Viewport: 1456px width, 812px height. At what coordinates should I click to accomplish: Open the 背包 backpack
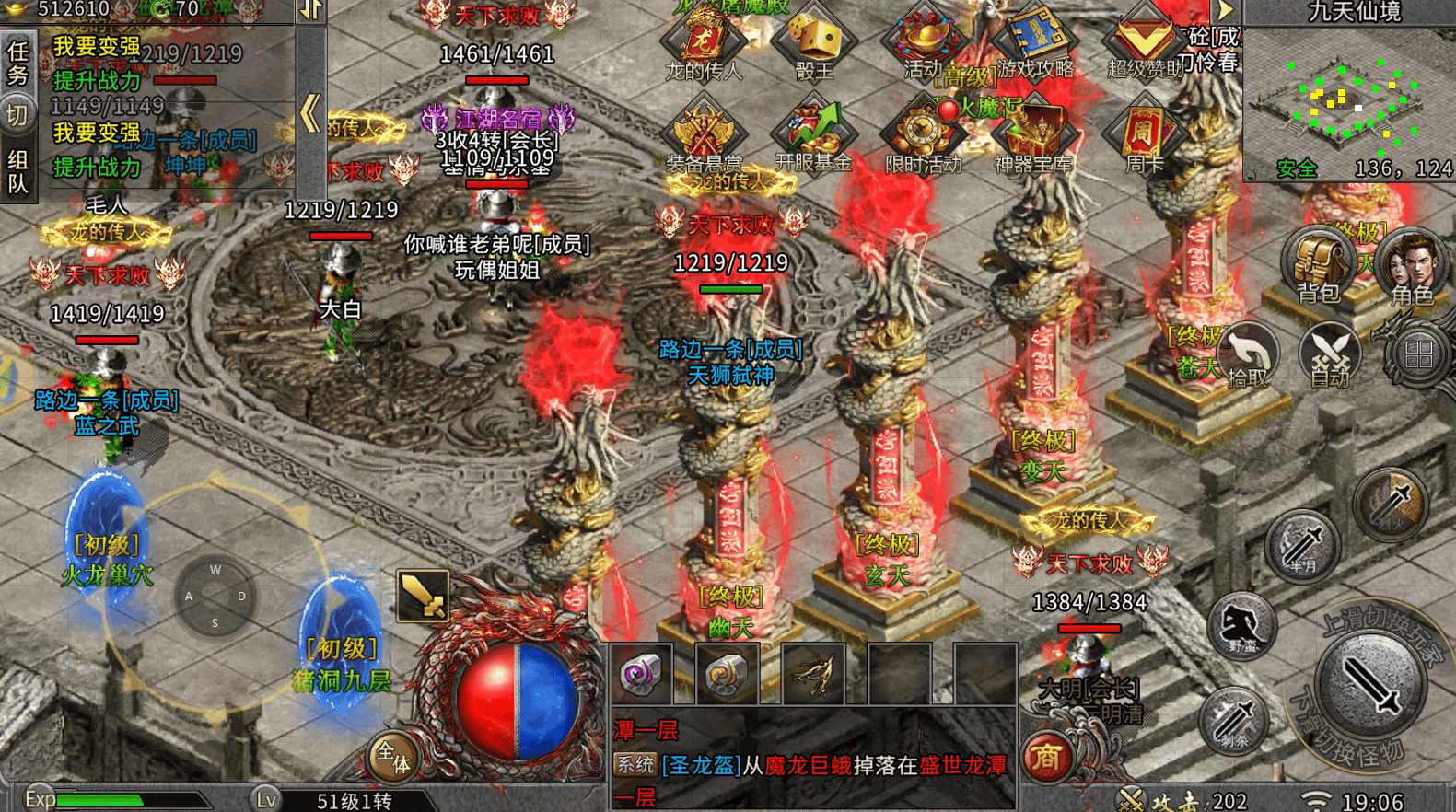[1318, 265]
